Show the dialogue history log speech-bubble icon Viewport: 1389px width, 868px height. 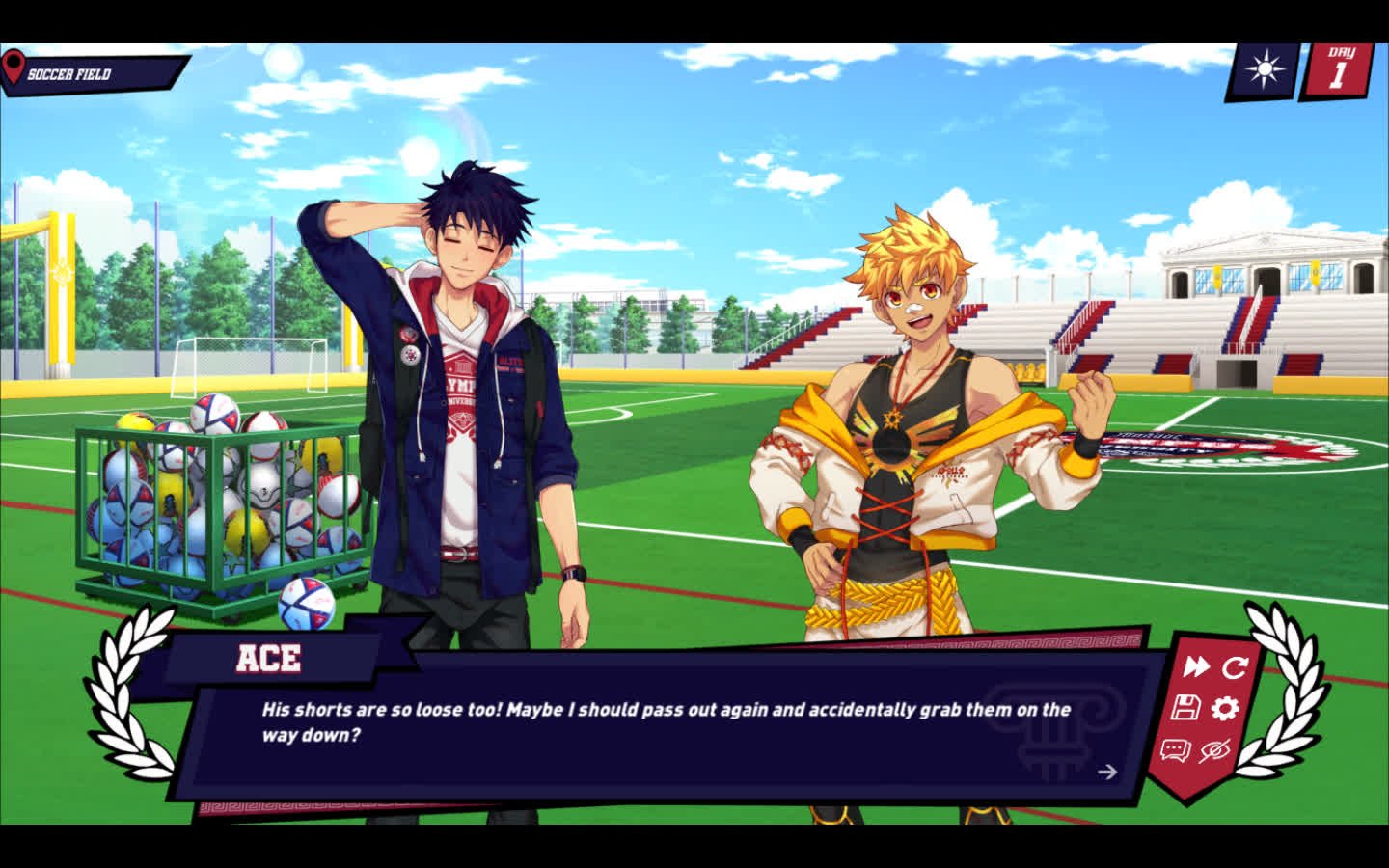1175,750
